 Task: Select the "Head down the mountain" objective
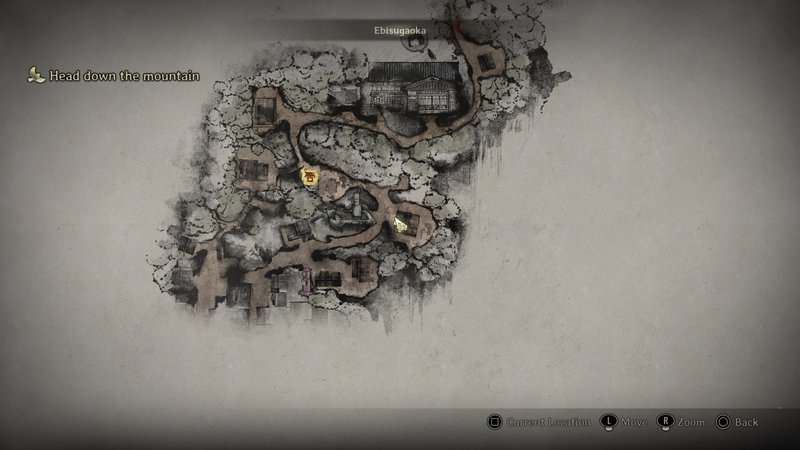click(x=122, y=76)
